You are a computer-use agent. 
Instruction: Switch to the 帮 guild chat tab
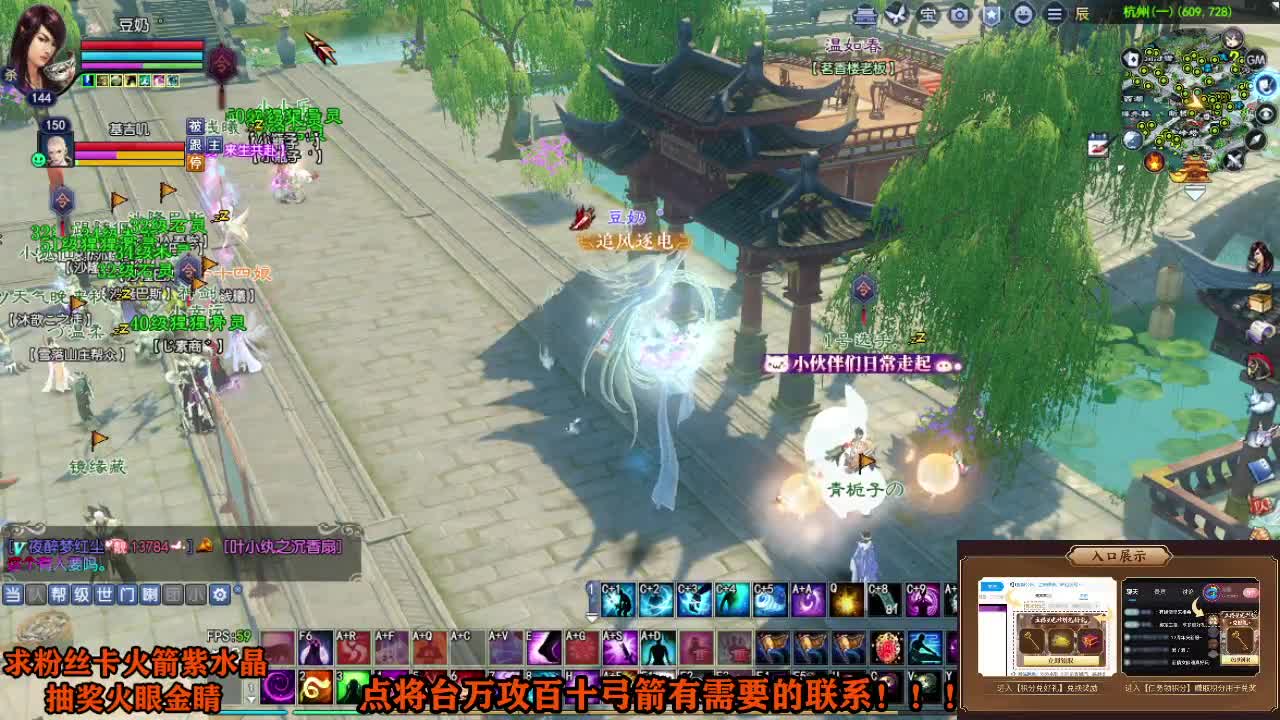[58, 595]
